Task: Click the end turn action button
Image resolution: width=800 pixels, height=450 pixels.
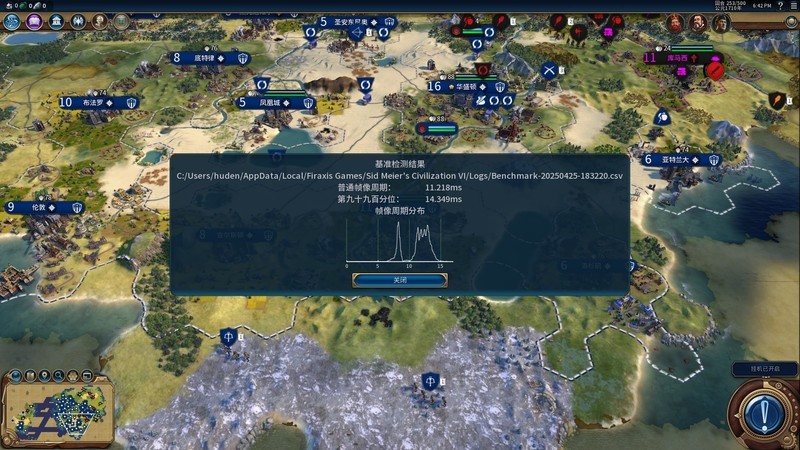Action: pos(763,411)
